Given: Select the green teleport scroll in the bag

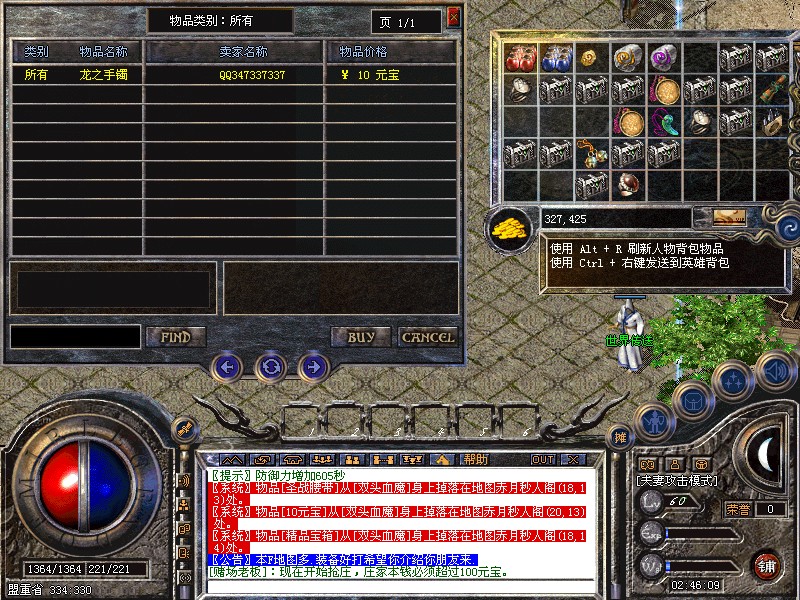Looking at the screenshot, I should (772, 89).
